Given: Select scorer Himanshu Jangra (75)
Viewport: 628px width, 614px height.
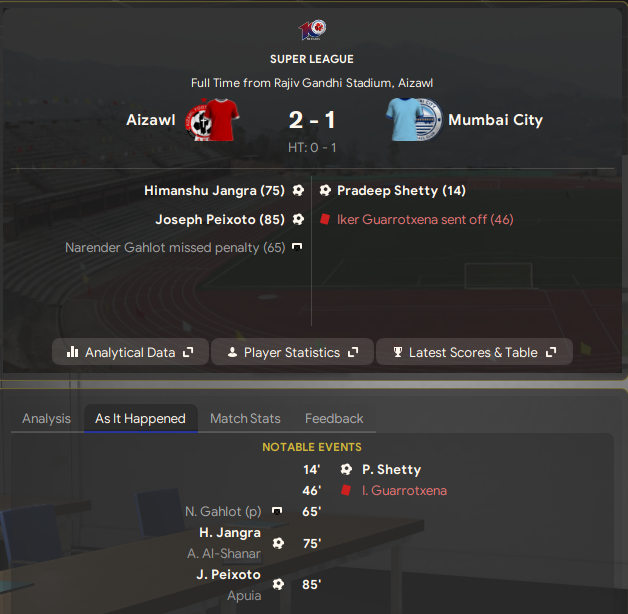Looking at the screenshot, I should pyautogui.click(x=215, y=190).
